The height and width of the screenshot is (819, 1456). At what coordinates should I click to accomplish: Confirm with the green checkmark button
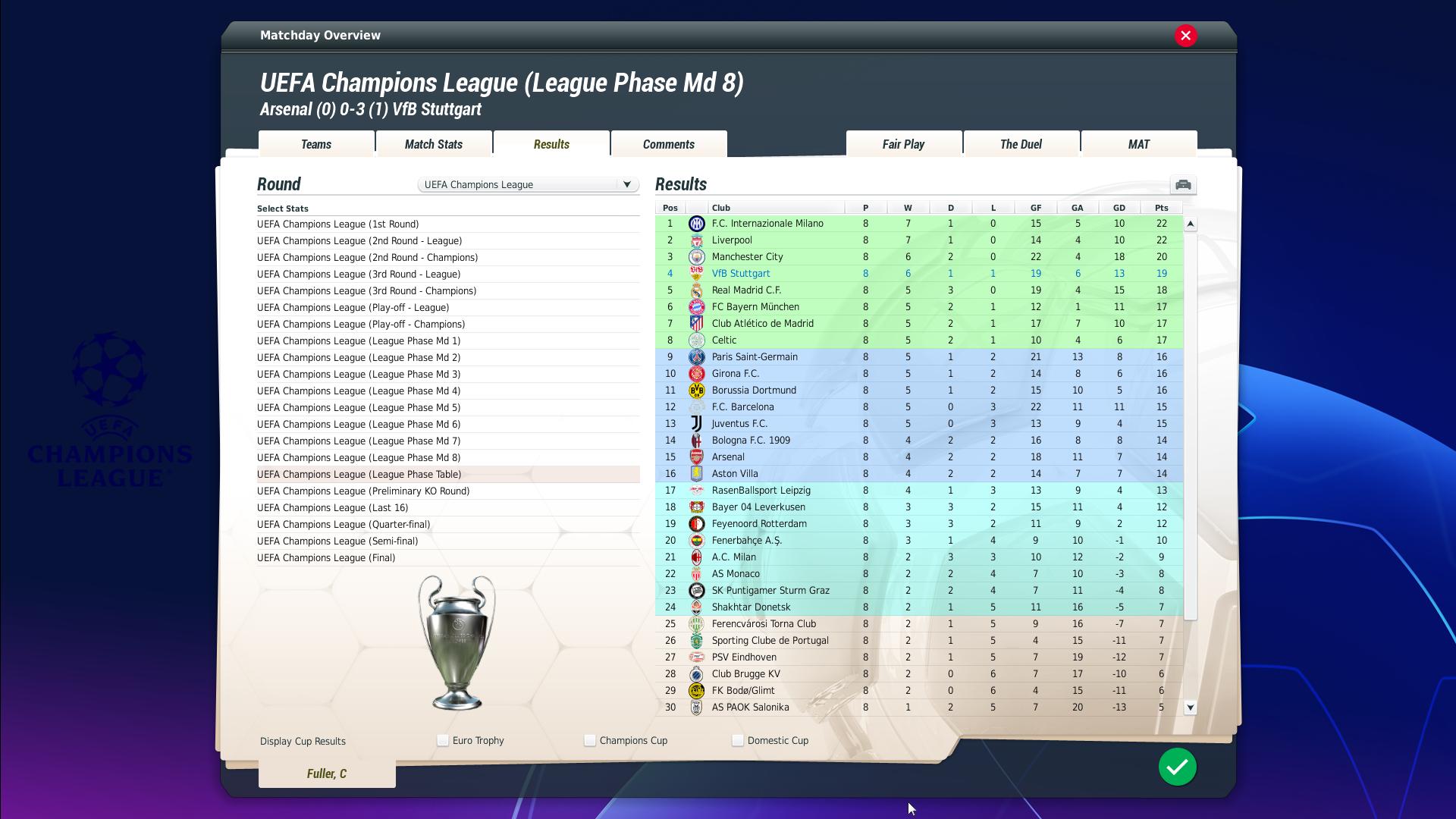(1177, 767)
